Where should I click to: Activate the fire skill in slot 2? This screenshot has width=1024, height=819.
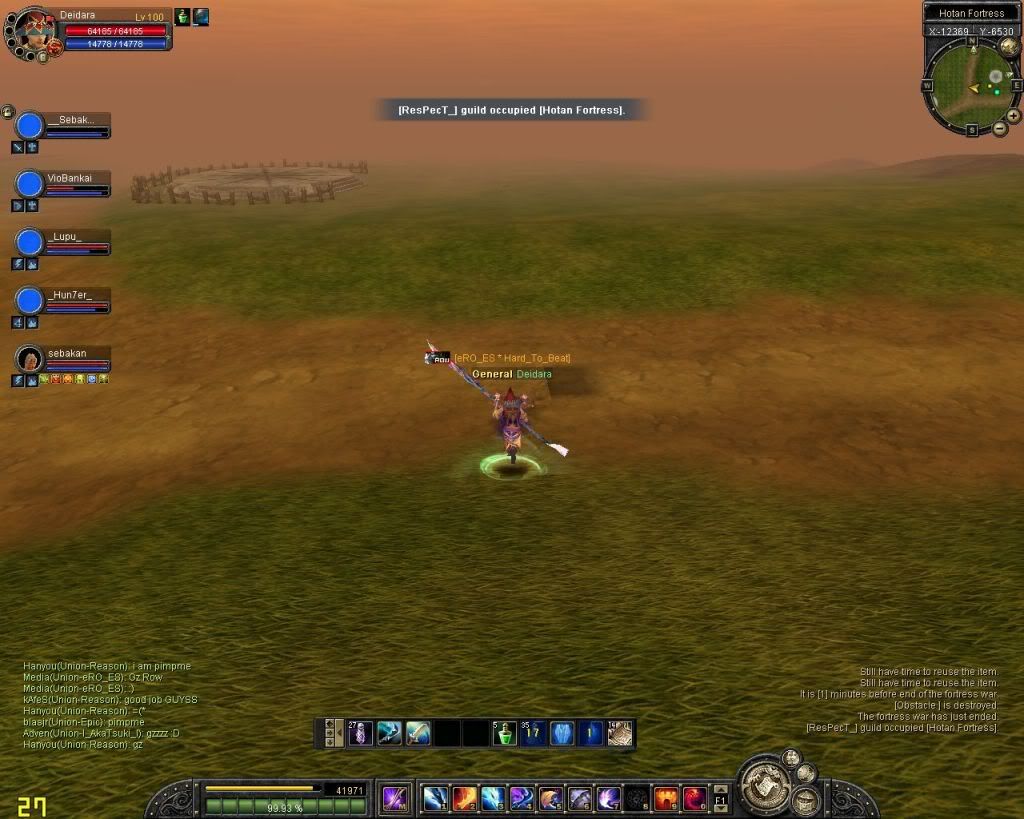click(464, 798)
